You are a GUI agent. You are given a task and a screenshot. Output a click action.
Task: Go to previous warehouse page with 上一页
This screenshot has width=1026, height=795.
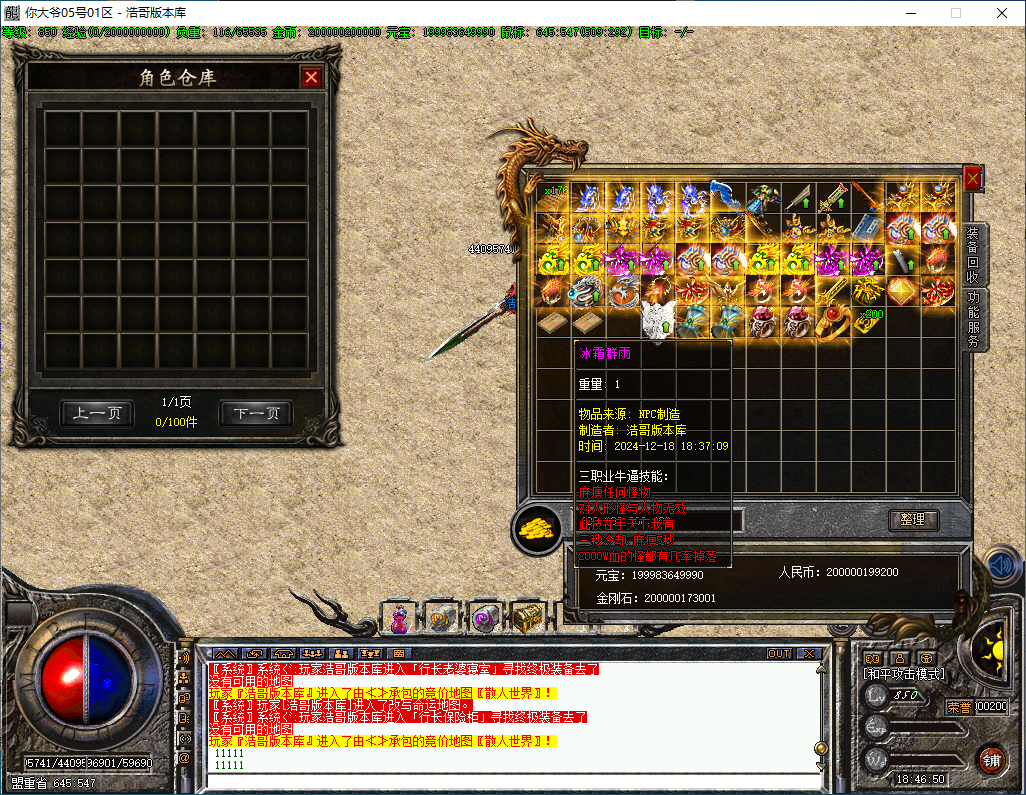pos(97,413)
